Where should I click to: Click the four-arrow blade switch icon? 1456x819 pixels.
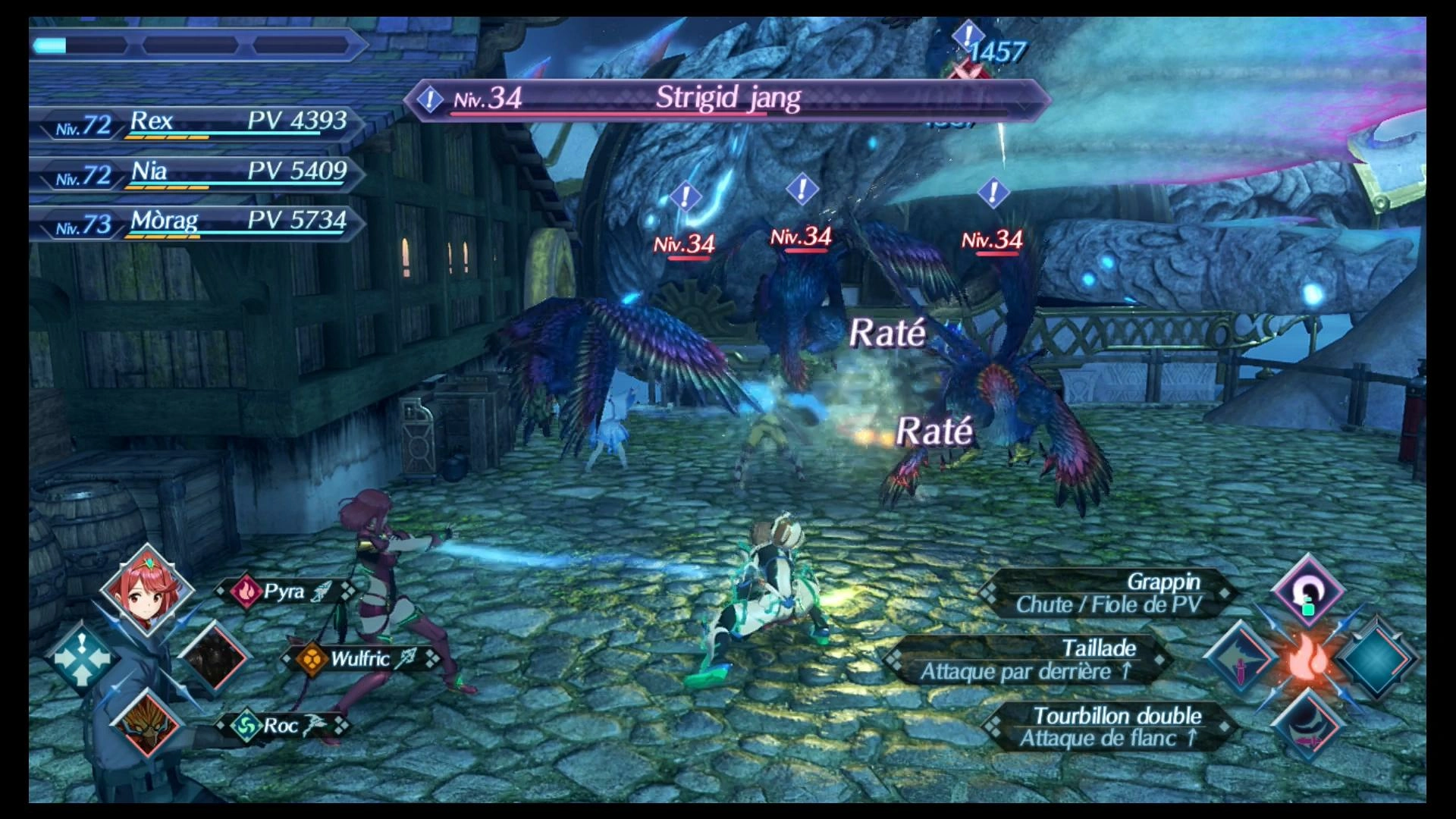[81, 658]
